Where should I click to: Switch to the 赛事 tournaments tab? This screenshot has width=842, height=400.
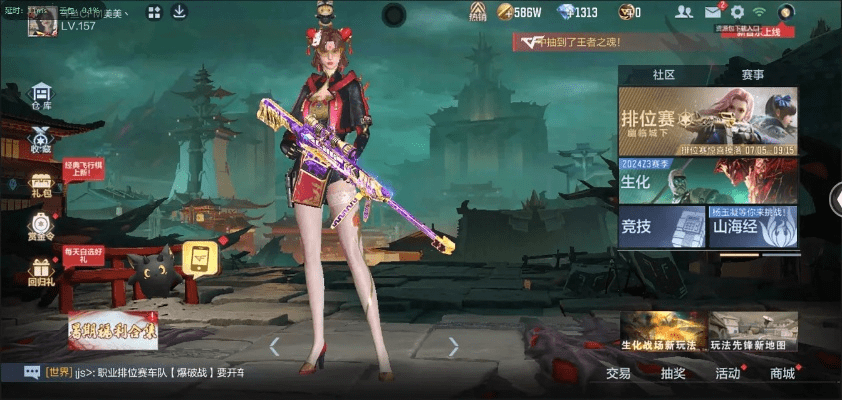752,74
